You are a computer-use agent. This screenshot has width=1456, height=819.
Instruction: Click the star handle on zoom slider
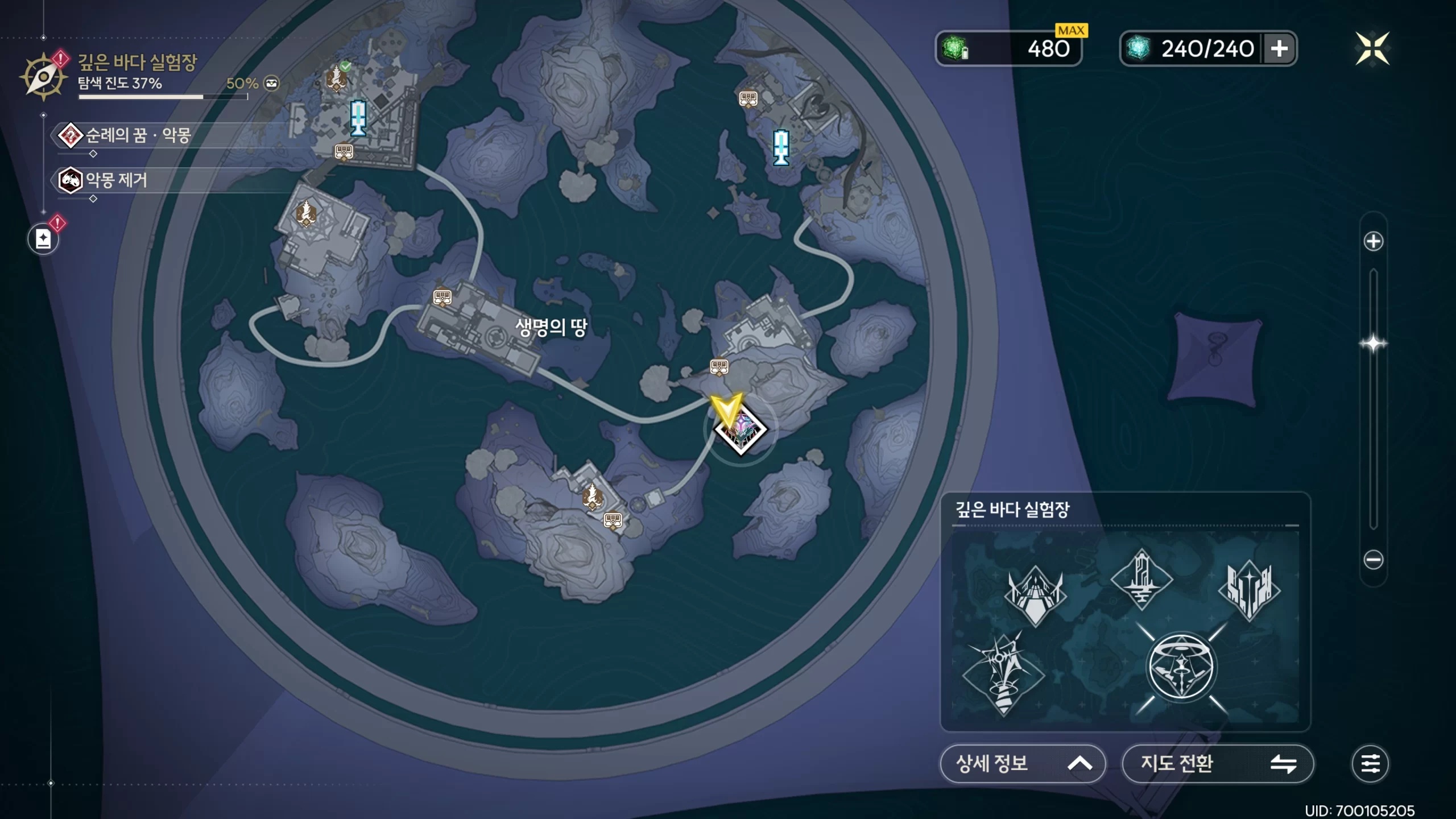(x=1373, y=344)
